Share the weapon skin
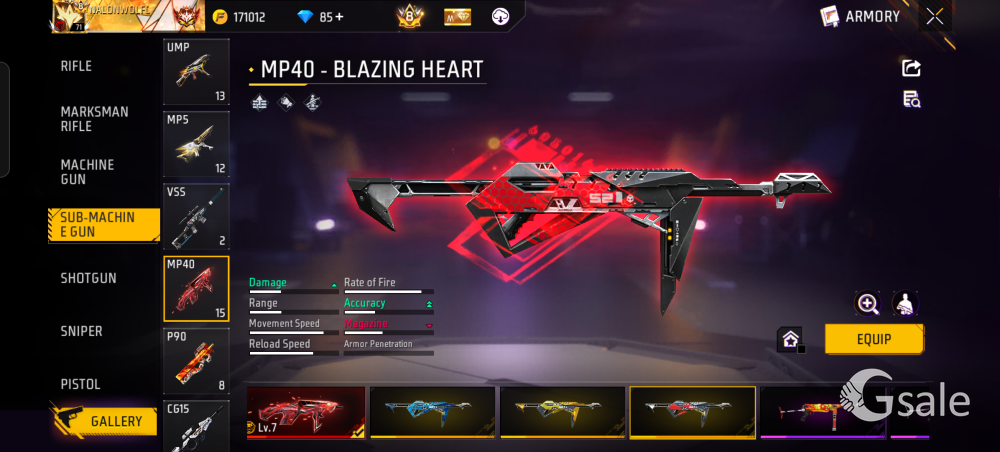 (x=911, y=68)
